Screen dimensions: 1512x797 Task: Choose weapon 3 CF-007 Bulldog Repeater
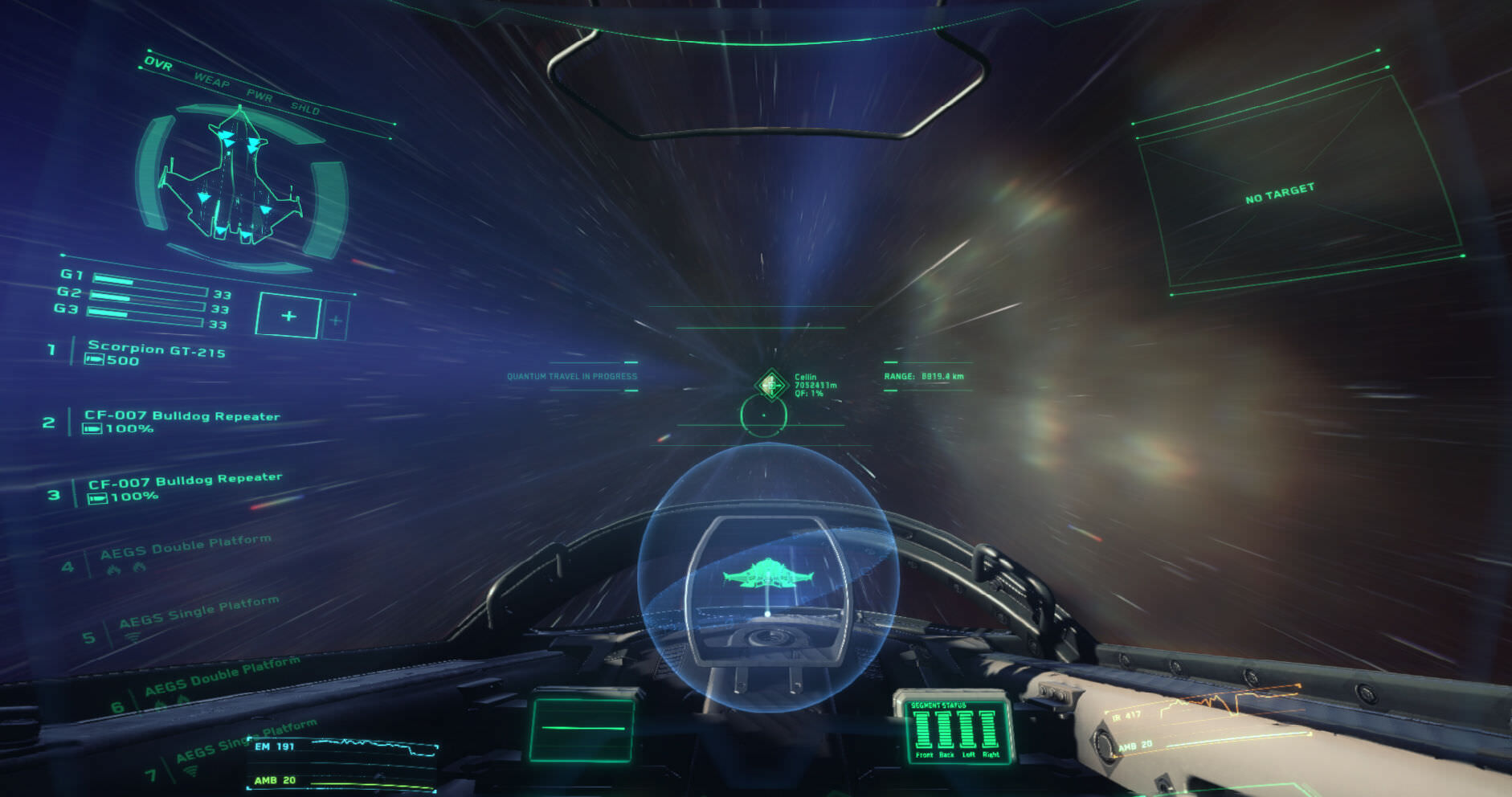click(185, 481)
